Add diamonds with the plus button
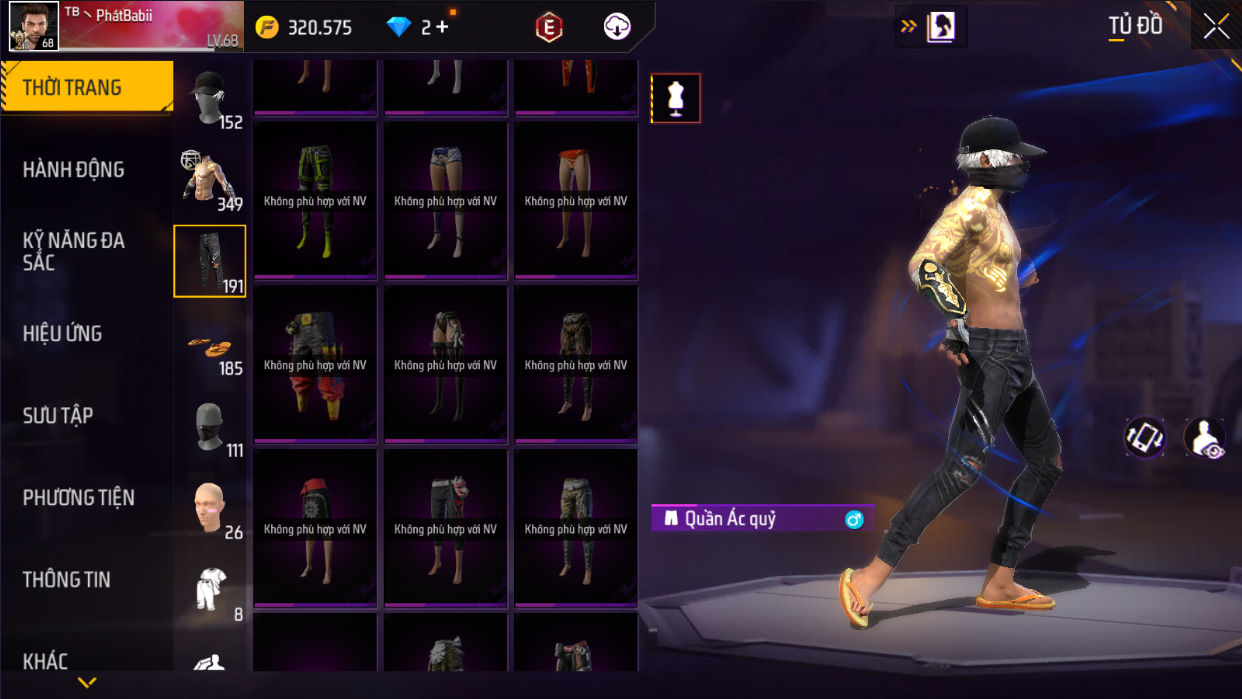This screenshot has height=699, width=1242. point(442,27)
